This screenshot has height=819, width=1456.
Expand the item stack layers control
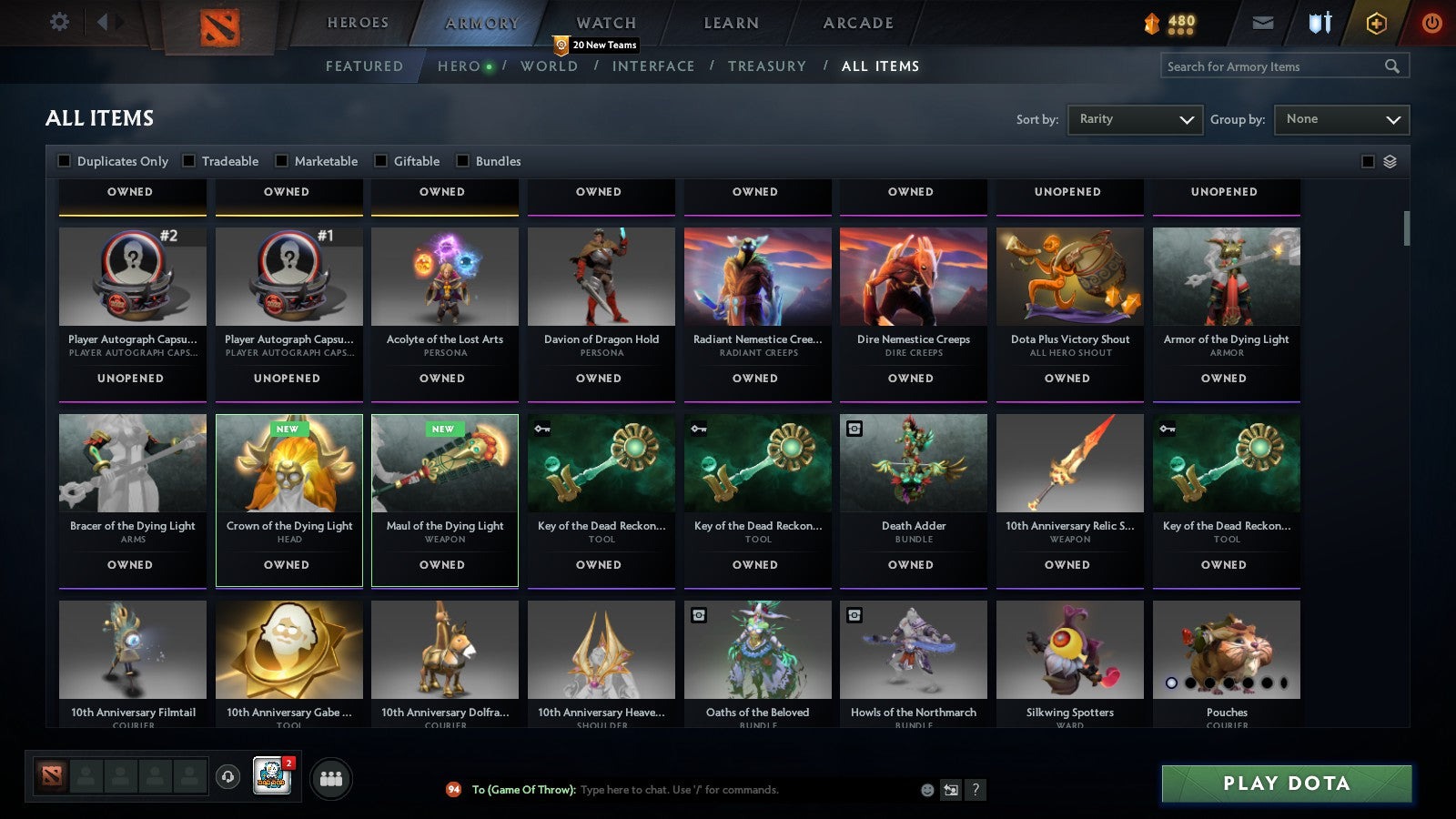[1390, 160]
